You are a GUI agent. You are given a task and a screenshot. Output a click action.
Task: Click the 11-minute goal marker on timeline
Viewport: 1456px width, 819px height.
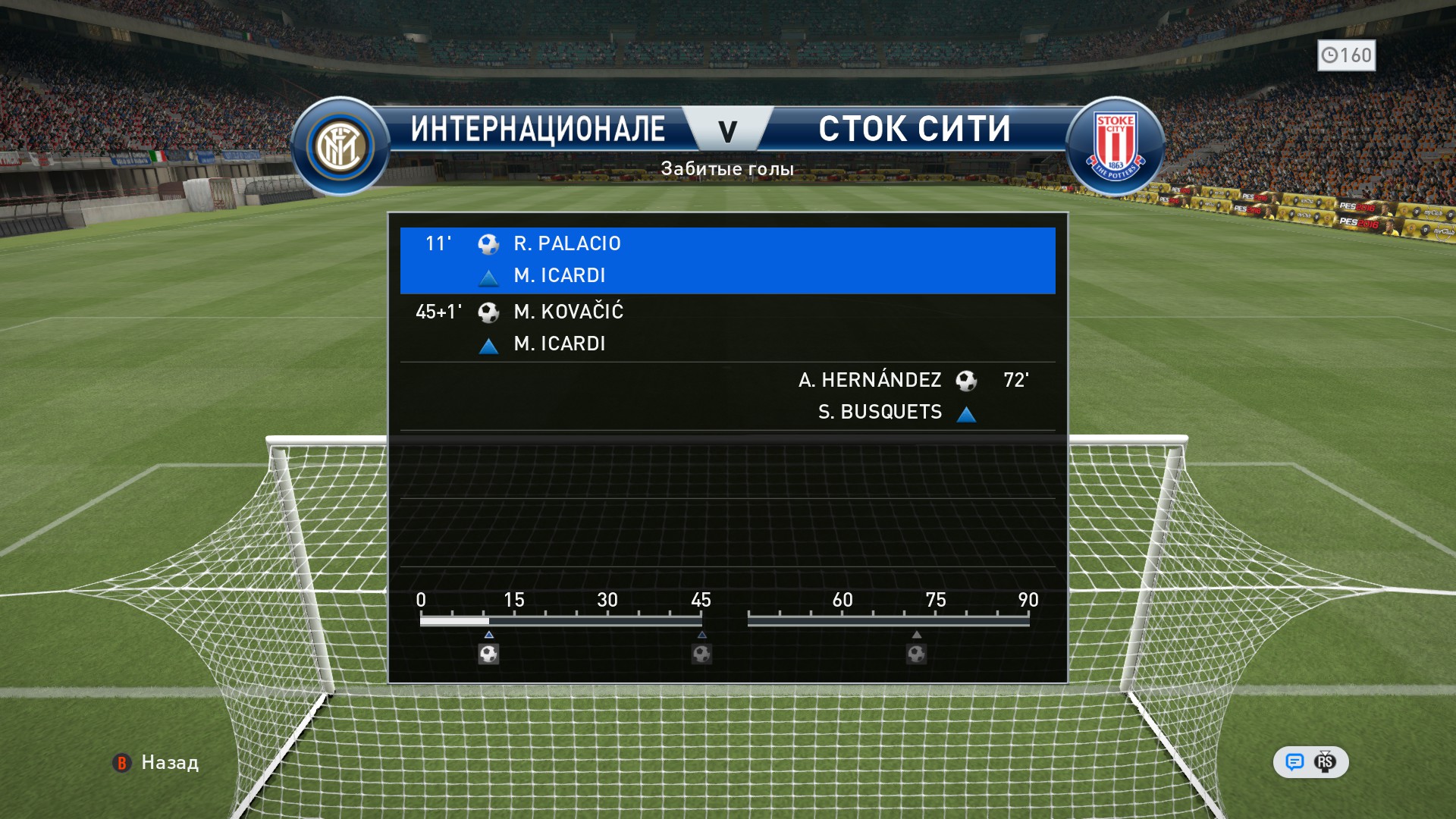pos(488,654)
